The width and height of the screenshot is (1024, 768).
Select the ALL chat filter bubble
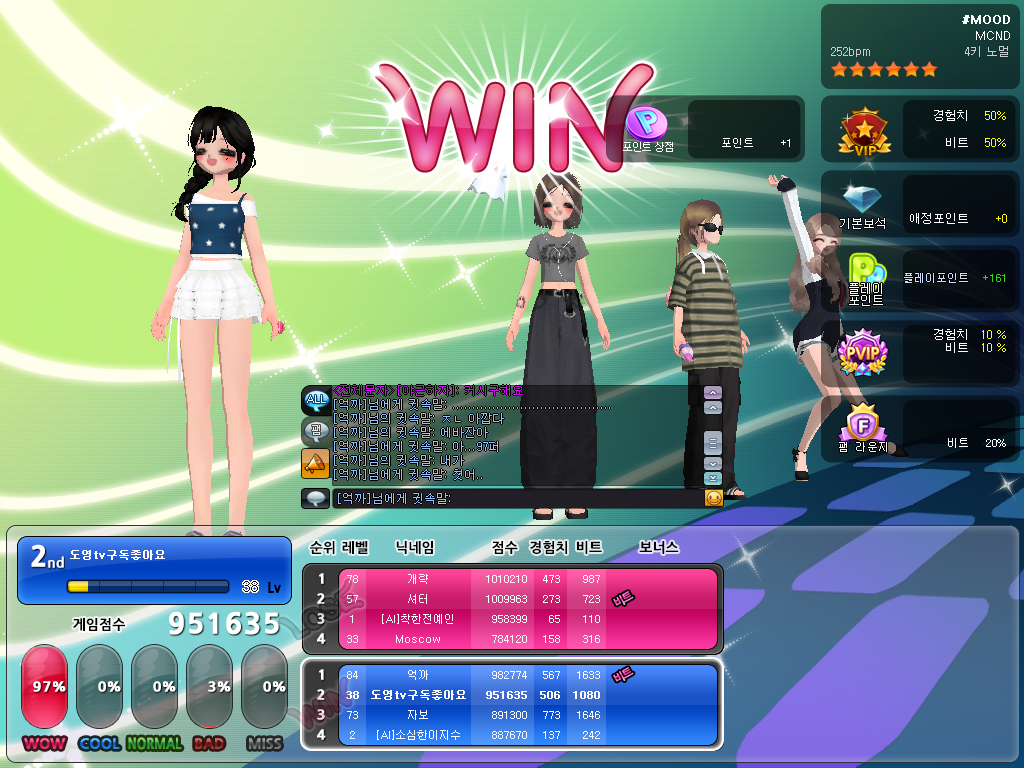315,401
